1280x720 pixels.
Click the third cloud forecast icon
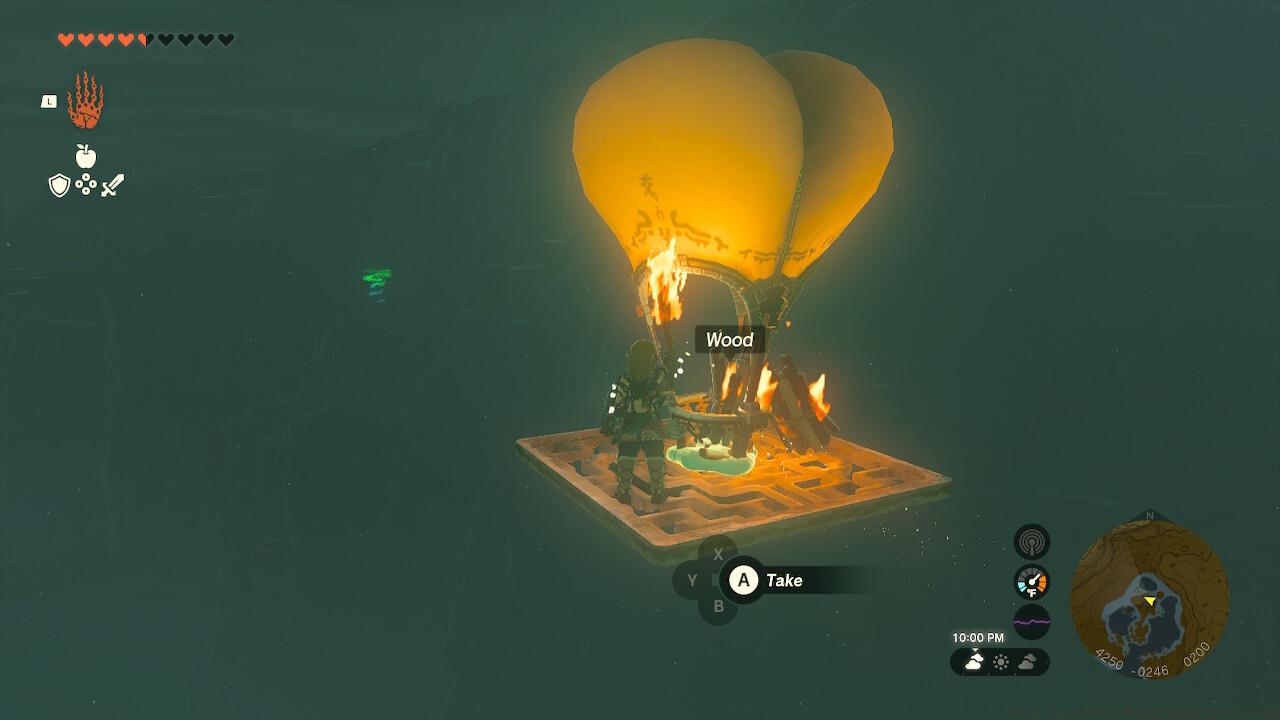click(x=1028, y=662)
